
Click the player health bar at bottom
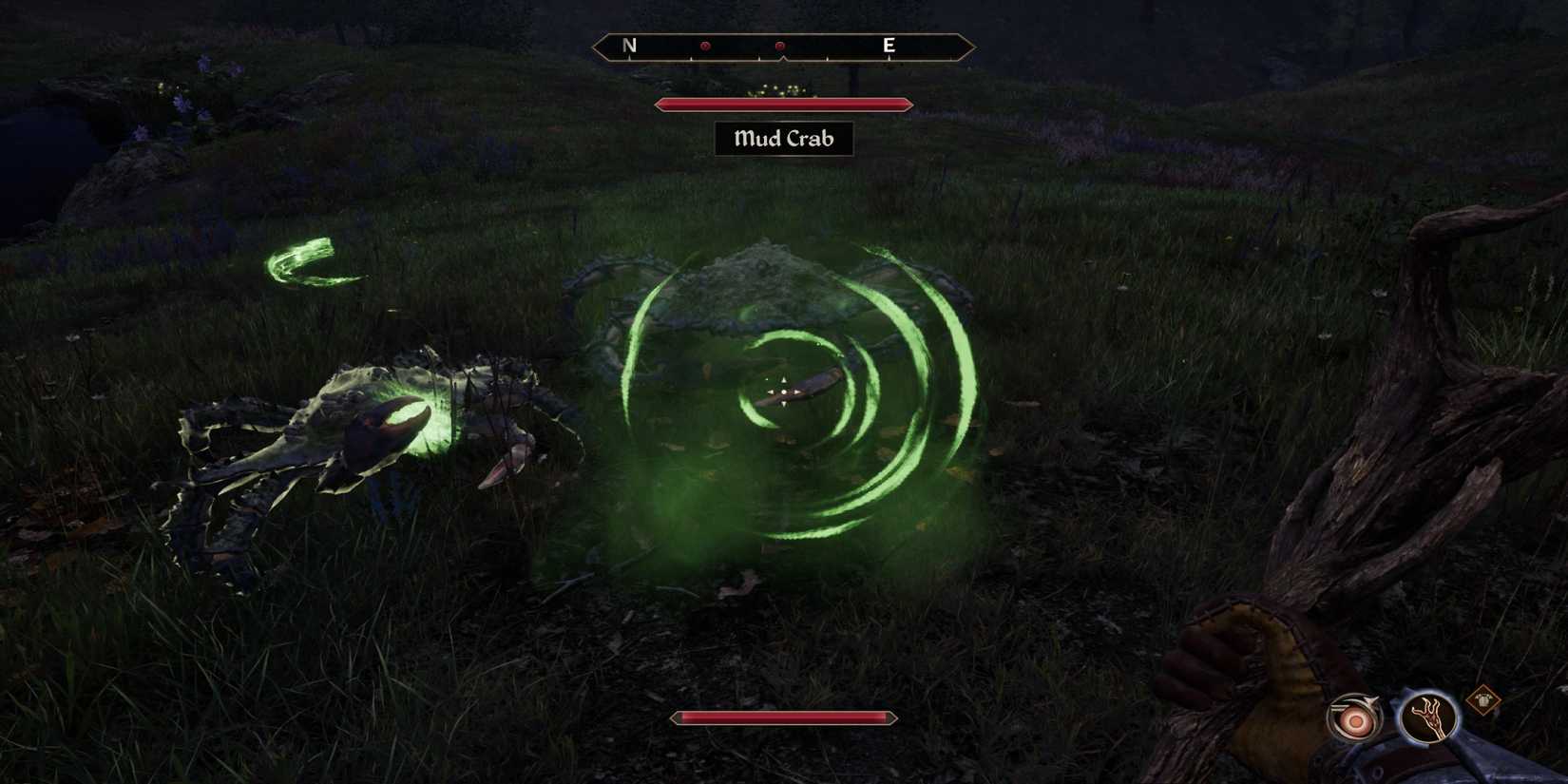tap(781, 719)
